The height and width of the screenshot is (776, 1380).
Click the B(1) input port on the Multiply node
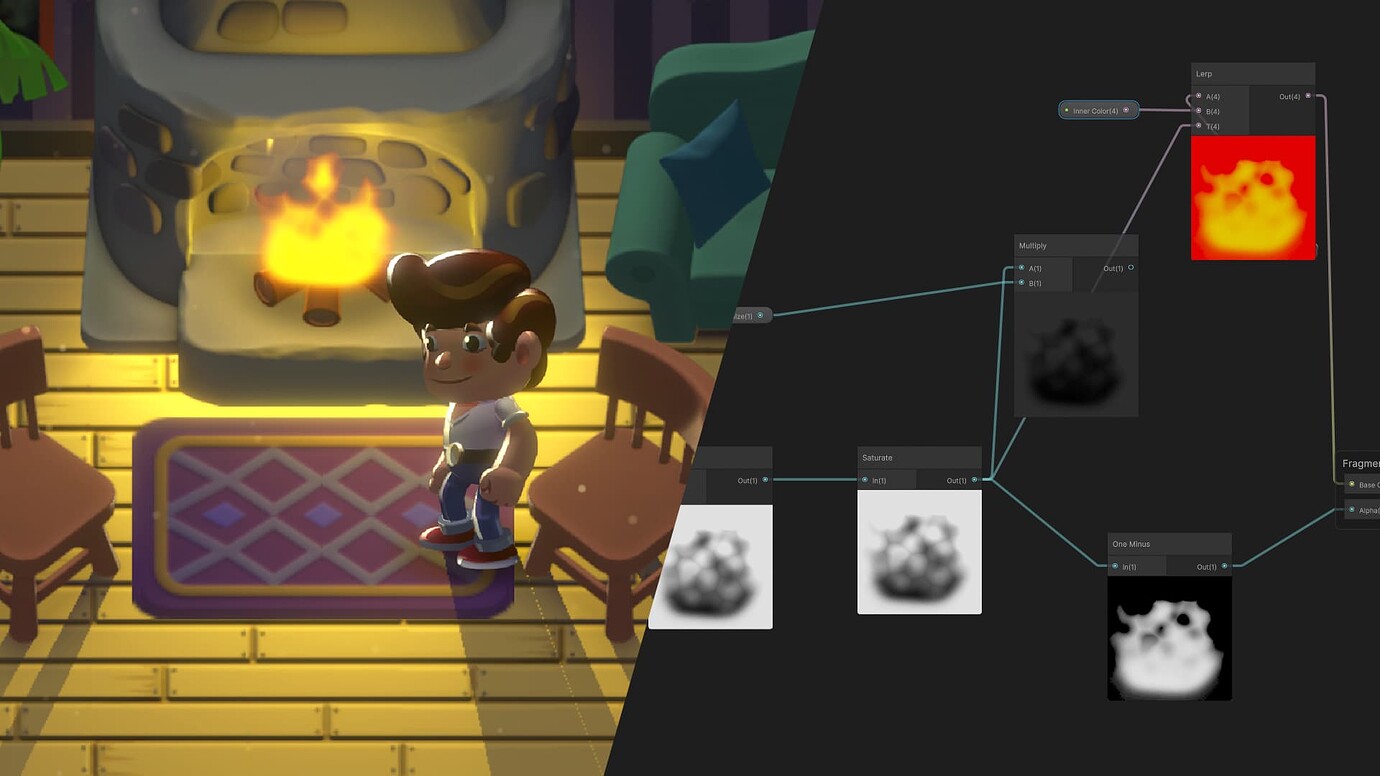[1020, 284]
